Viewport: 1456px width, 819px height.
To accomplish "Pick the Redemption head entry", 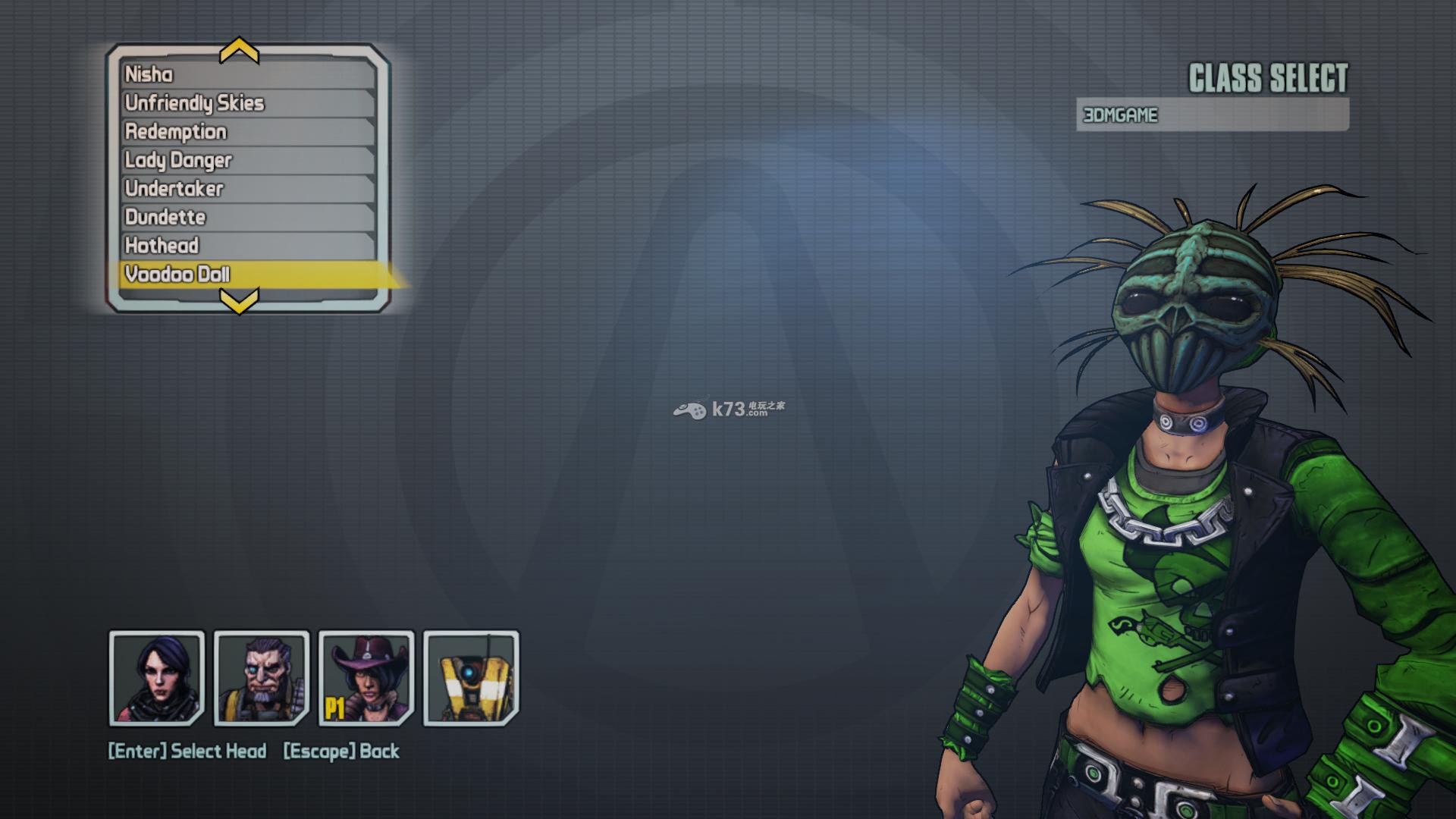I will click(247, 132).
